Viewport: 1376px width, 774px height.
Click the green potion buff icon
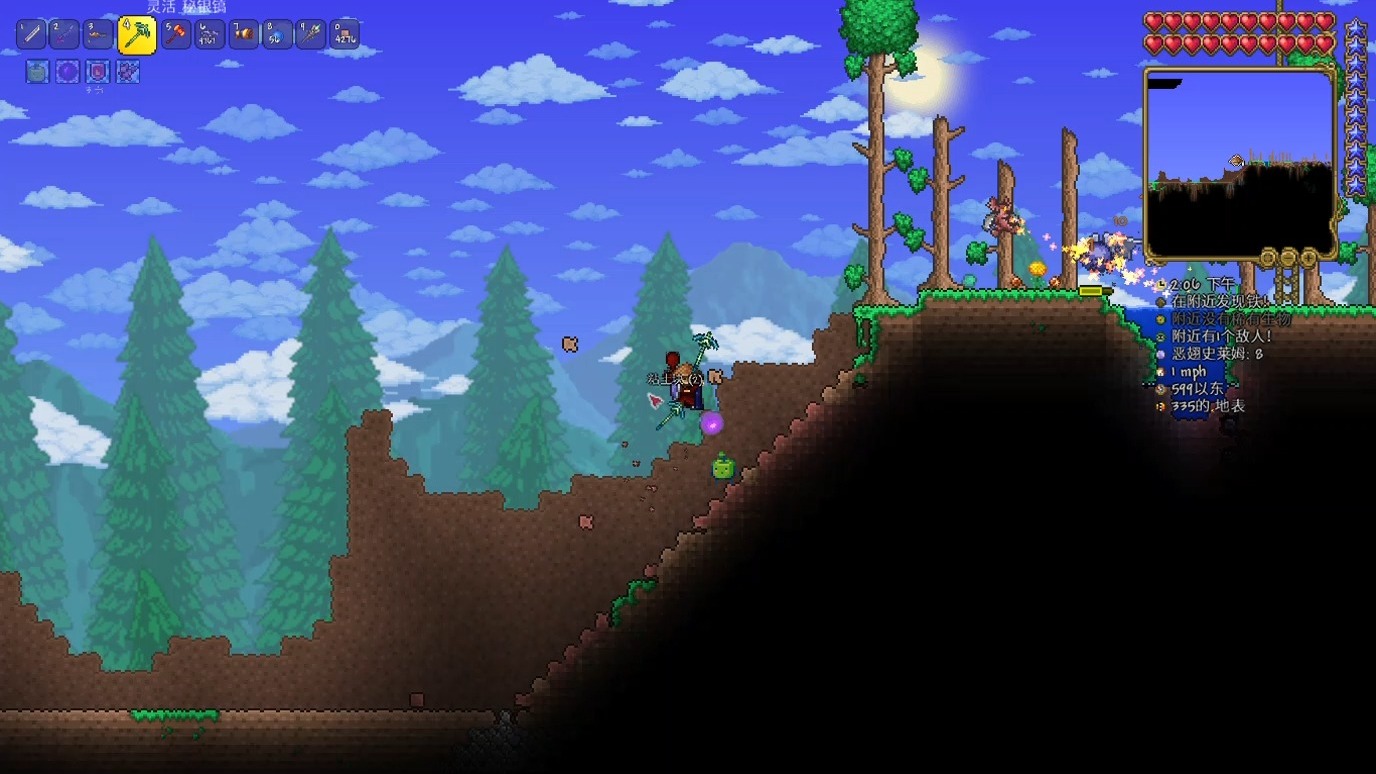(x=37, y=72)
